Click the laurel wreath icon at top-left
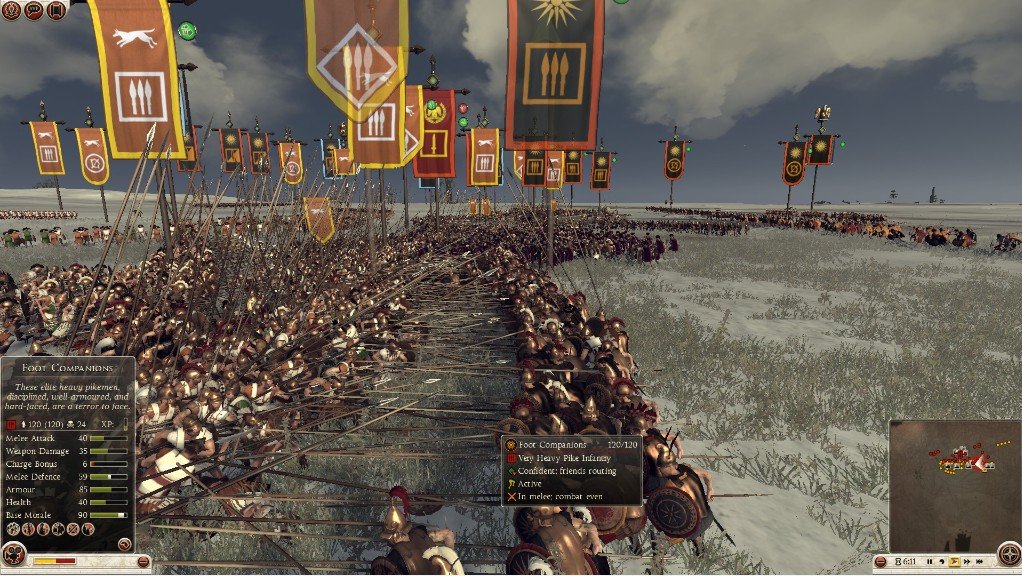This screenshot has height=576, width=1022. tap(11, 10)
